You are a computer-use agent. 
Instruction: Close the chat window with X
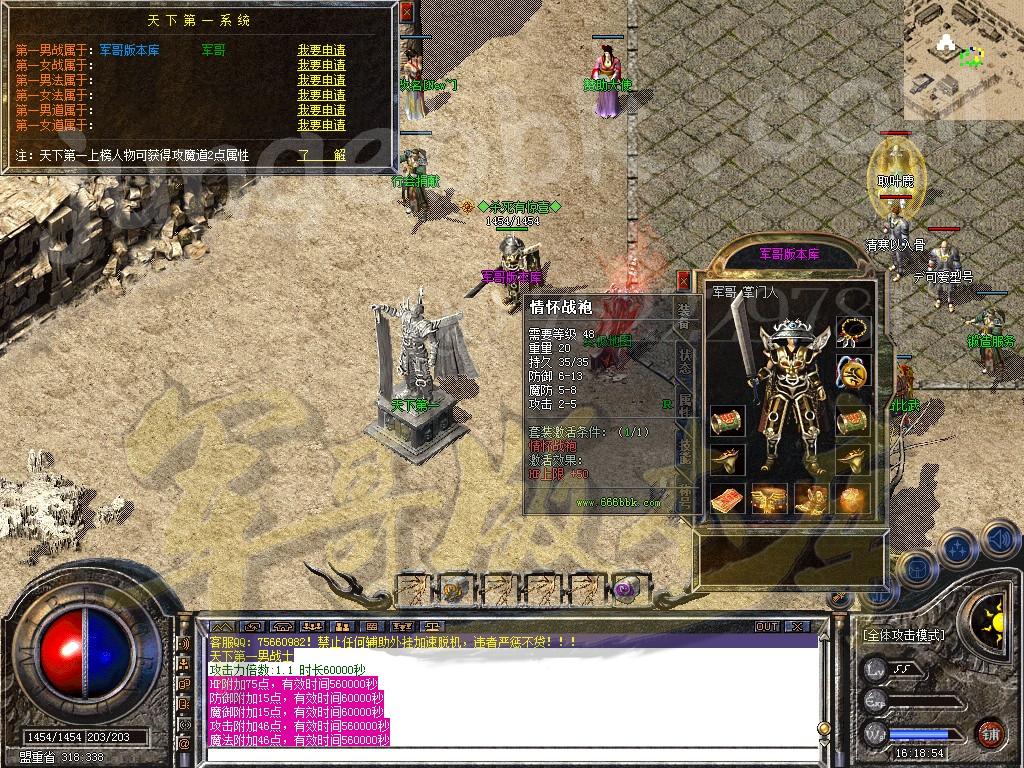pyautogui.click(x=797, y=627)
